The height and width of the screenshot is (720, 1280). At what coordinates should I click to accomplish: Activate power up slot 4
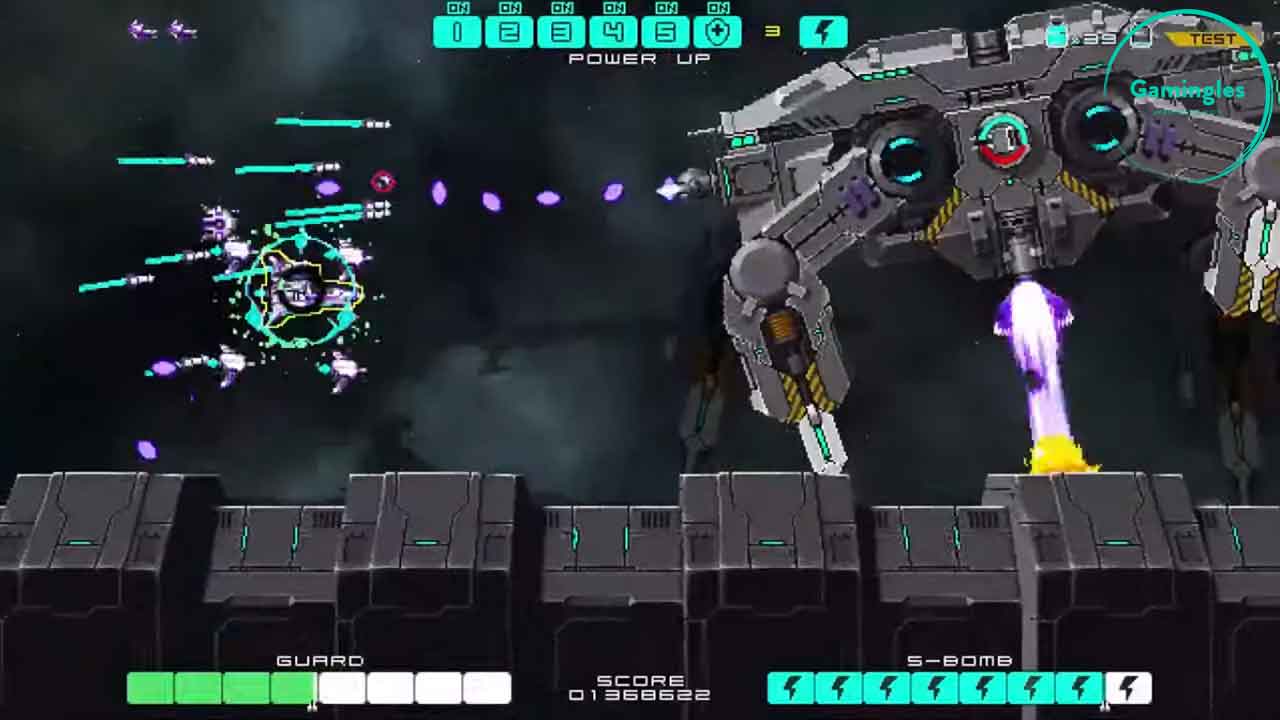(613, 32)
